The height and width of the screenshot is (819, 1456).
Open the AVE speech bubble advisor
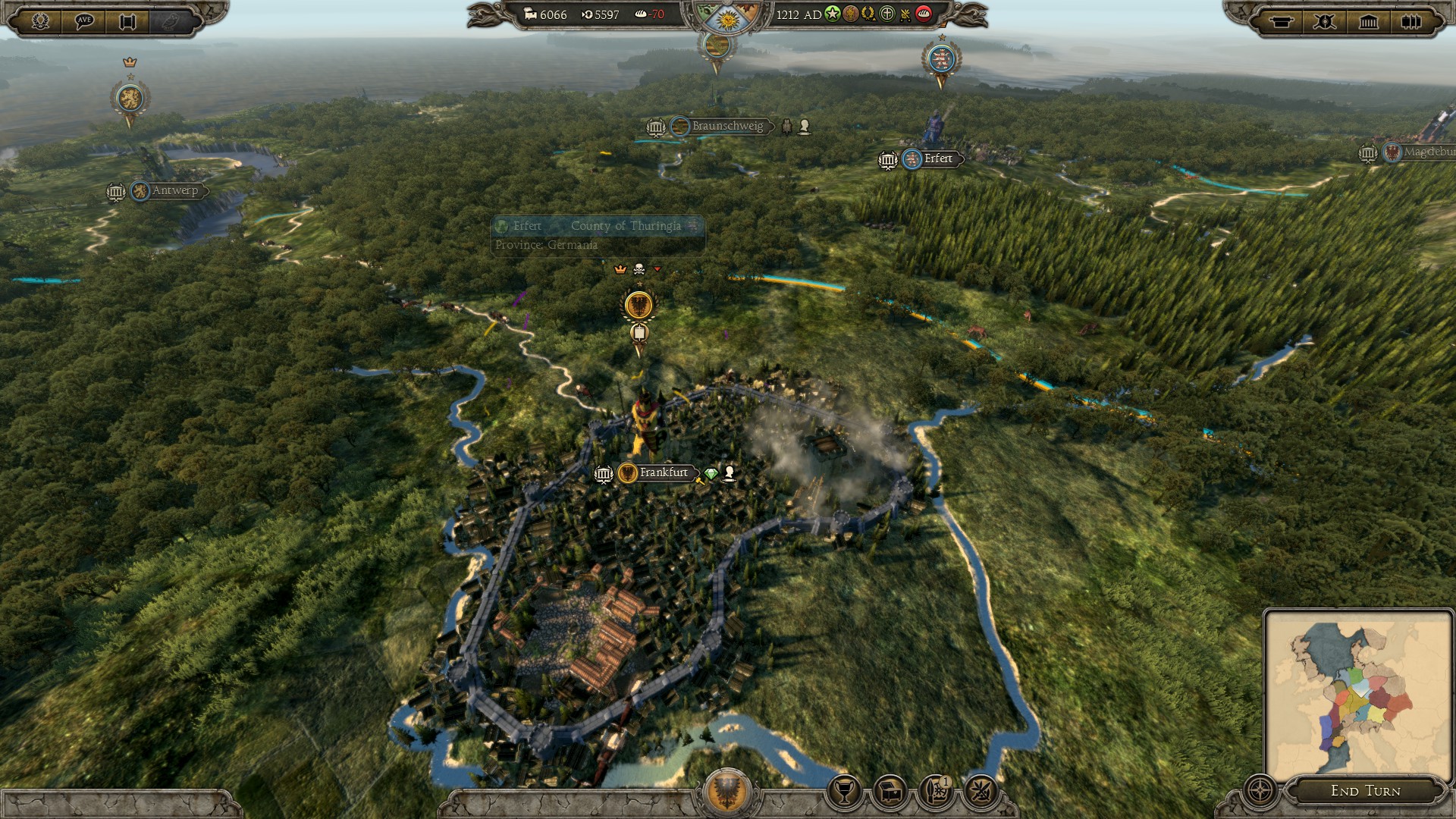(x=84, y=20)
